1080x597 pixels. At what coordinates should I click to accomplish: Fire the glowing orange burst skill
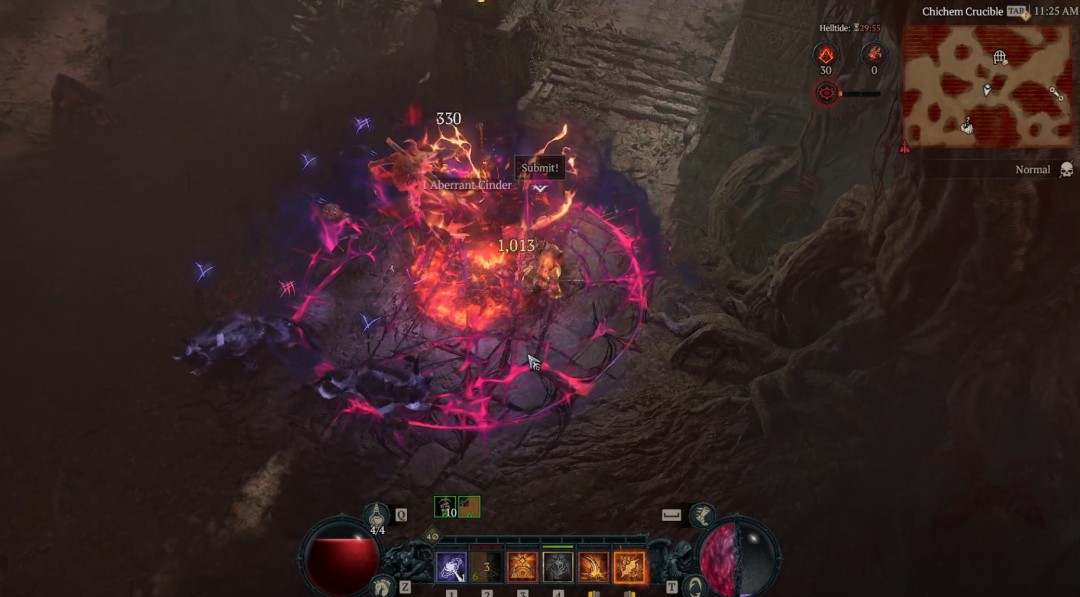click(630, 567)
